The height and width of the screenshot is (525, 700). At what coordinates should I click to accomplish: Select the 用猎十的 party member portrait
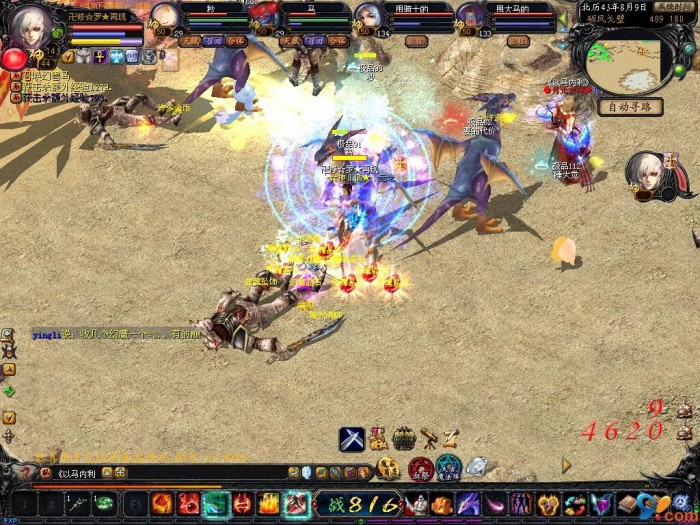click(x=368, y=17)
